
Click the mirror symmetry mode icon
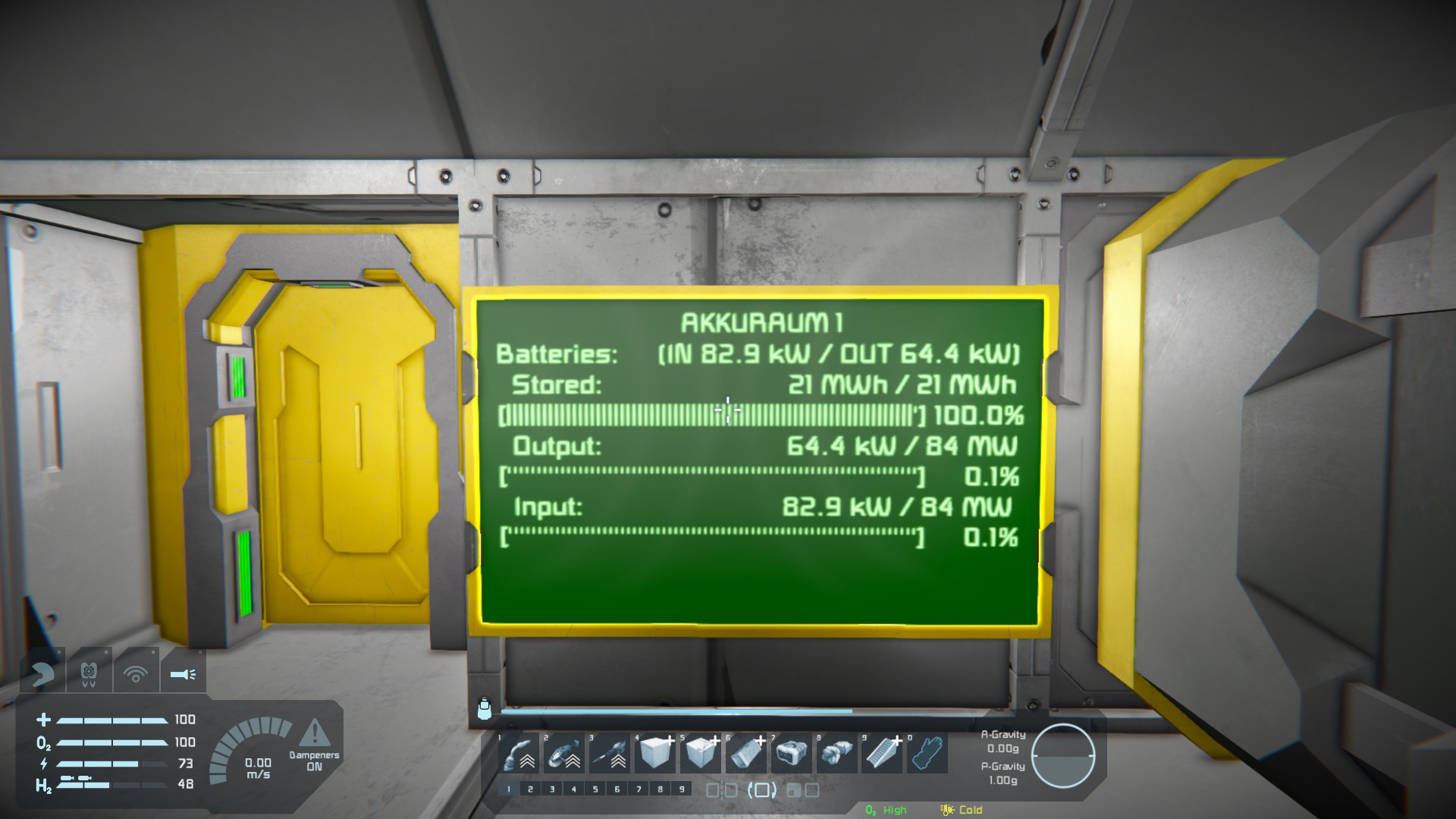coord(721,791)
